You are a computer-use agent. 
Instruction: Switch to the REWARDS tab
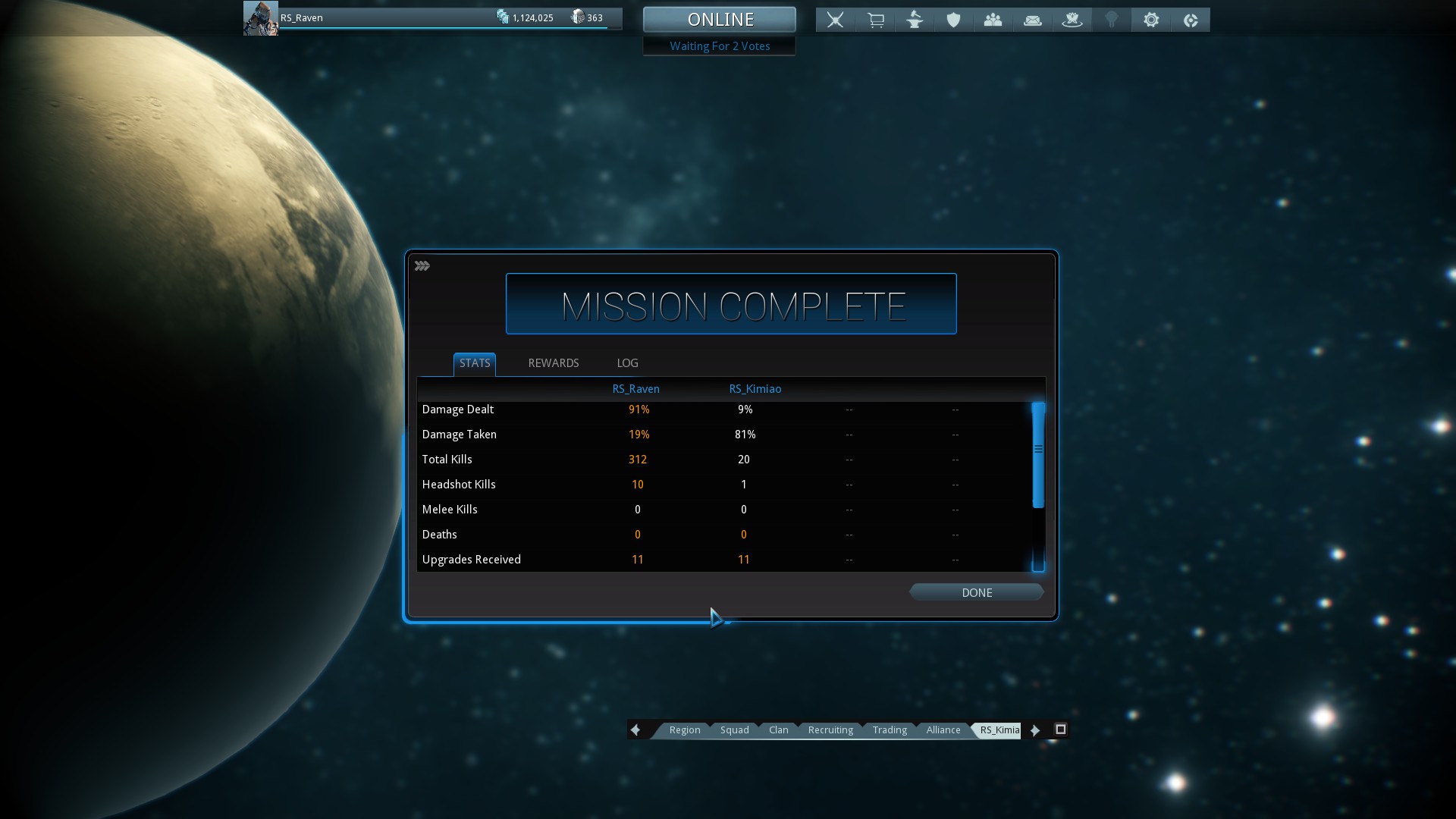553,363
